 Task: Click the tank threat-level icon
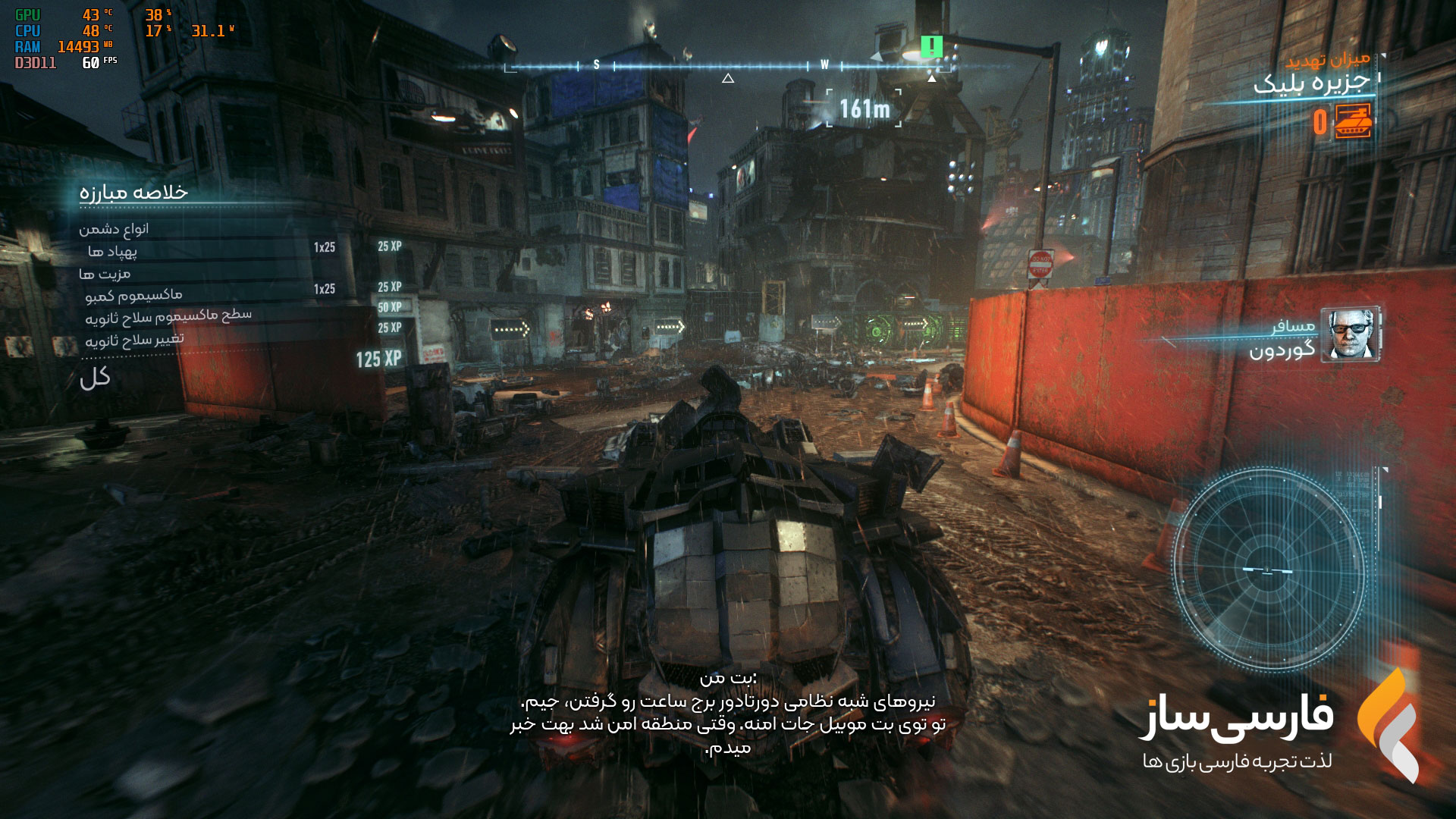1353,121
